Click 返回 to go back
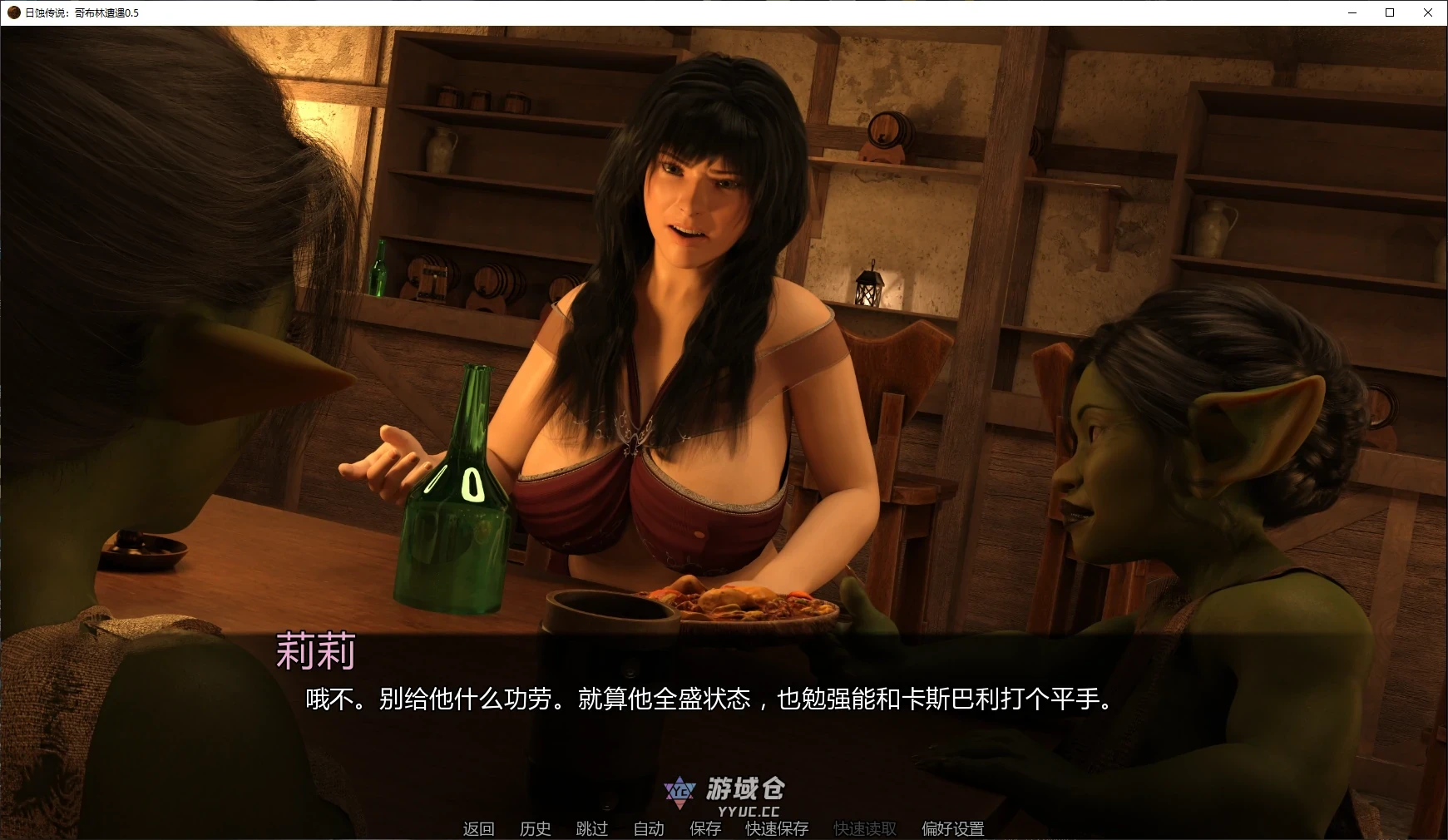The width and height of the screenshot is (1448, 840). (x=478, y=828)
